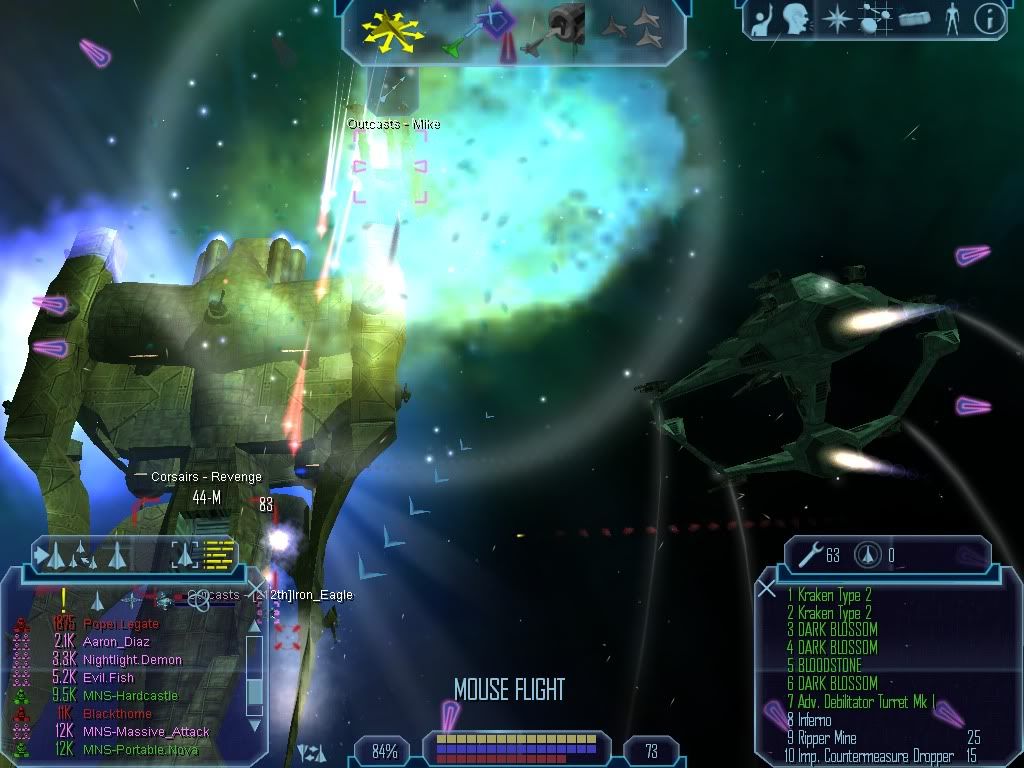Viewport: 1024px width, 768px height.
Task: Close the contact list panel
Action: (x=257, y=588)
